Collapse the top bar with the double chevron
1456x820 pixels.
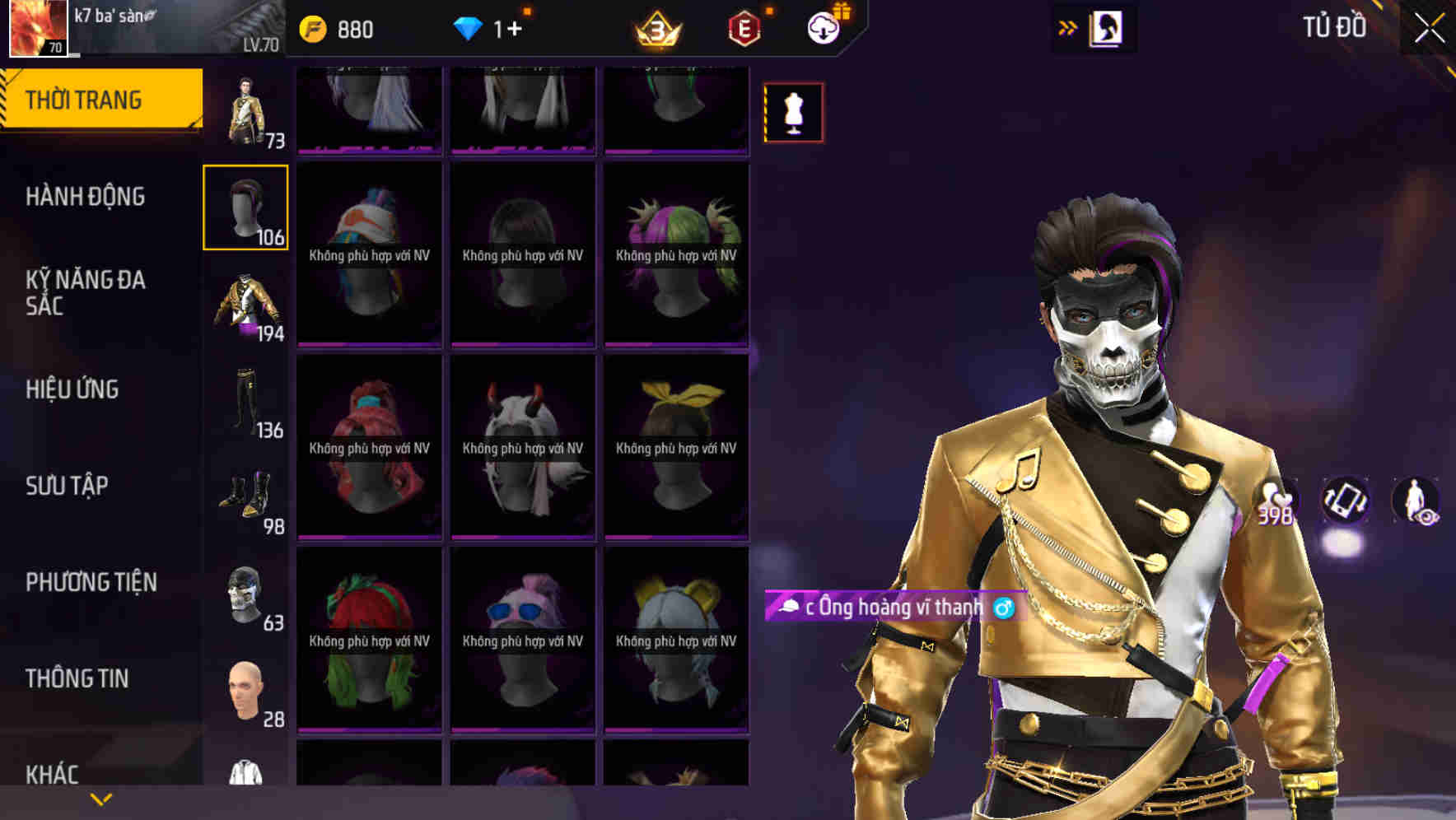[x=1066, y=27]
